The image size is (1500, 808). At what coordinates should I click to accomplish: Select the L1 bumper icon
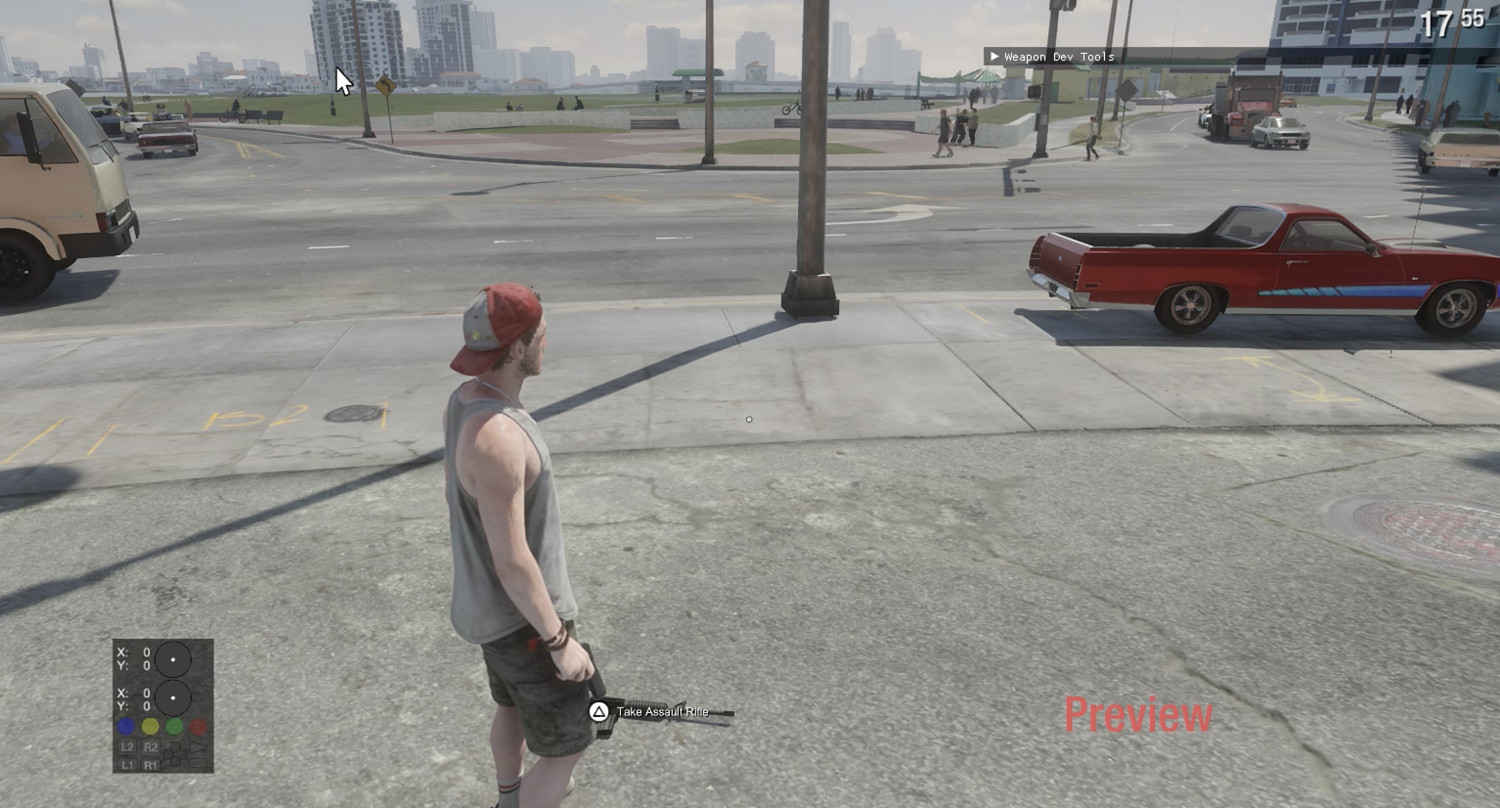click(x=129, y=764)
